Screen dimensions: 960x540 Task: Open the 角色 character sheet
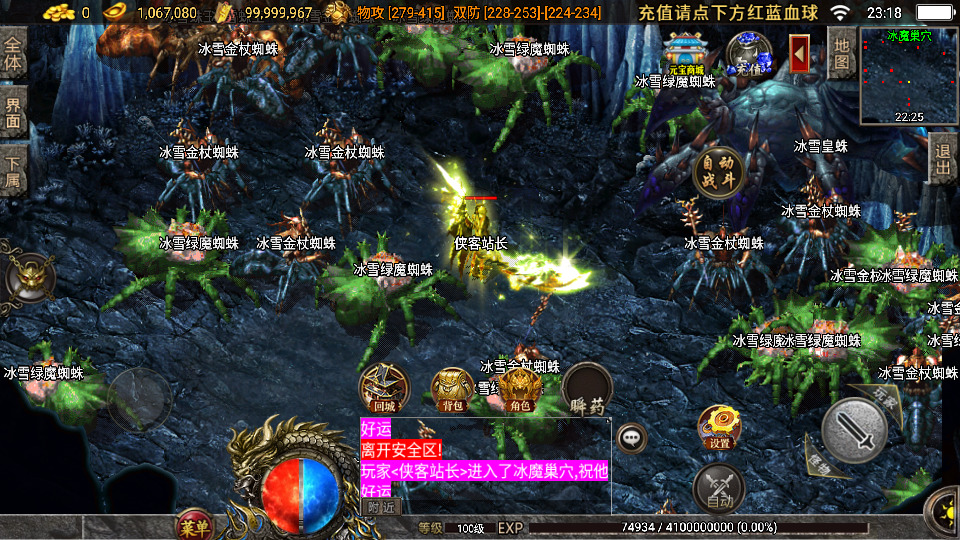point(520,388)
